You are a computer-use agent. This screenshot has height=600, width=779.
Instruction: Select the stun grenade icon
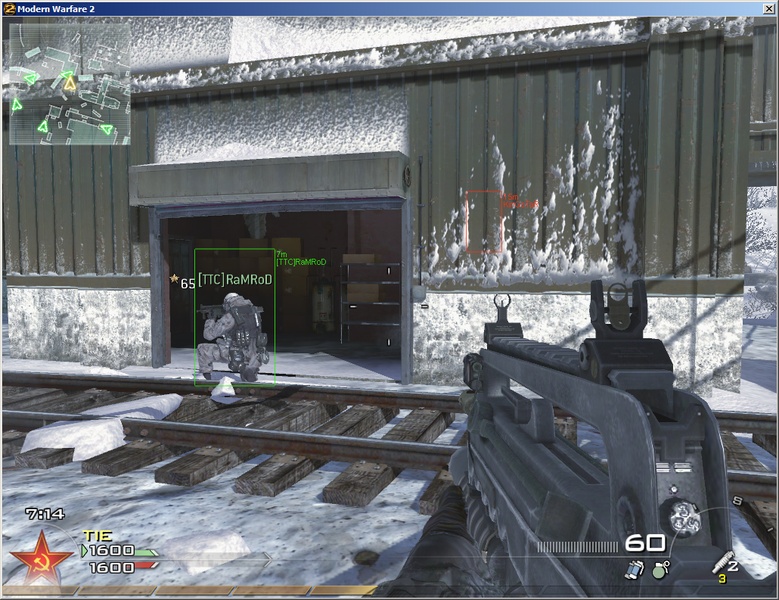tap(634, 568)
